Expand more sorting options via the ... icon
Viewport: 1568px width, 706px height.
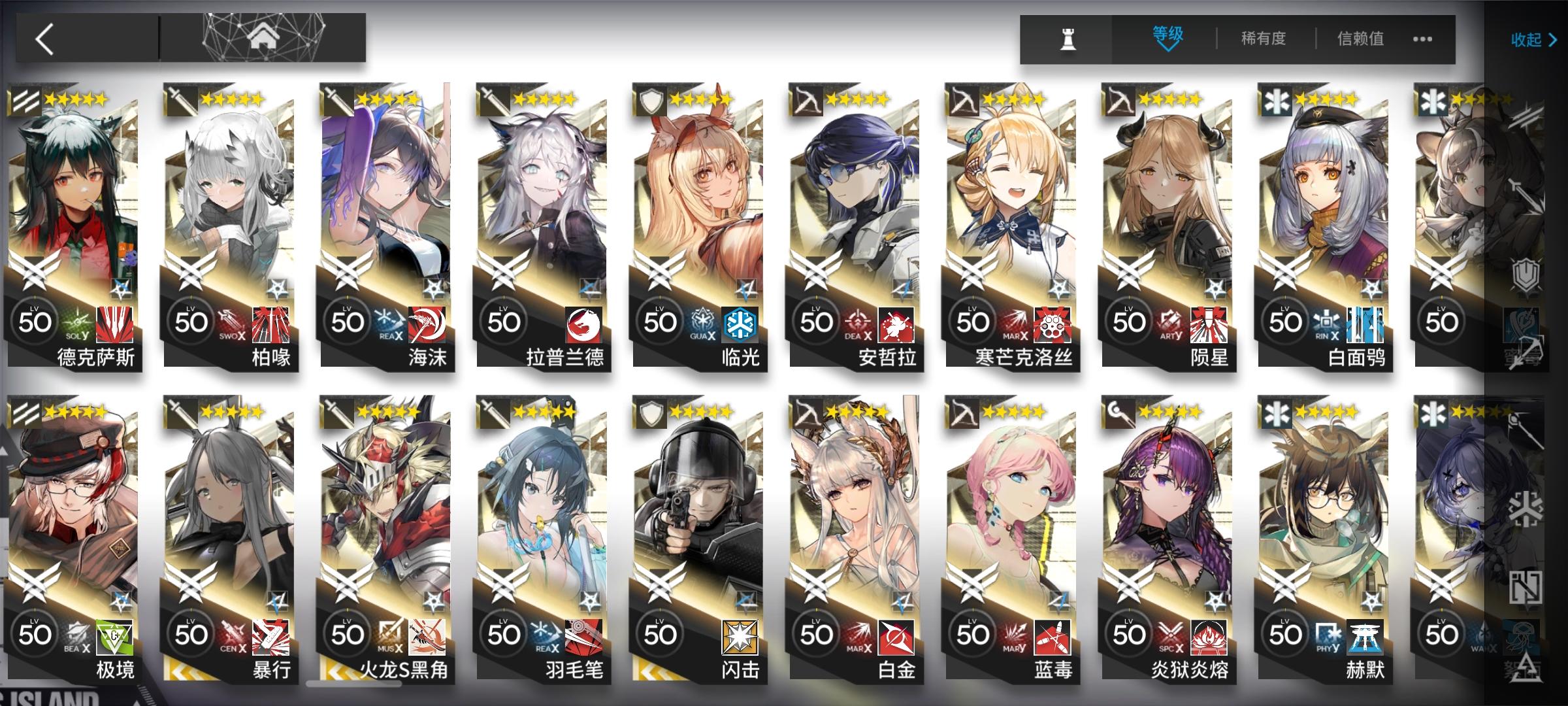(1423, 39)
